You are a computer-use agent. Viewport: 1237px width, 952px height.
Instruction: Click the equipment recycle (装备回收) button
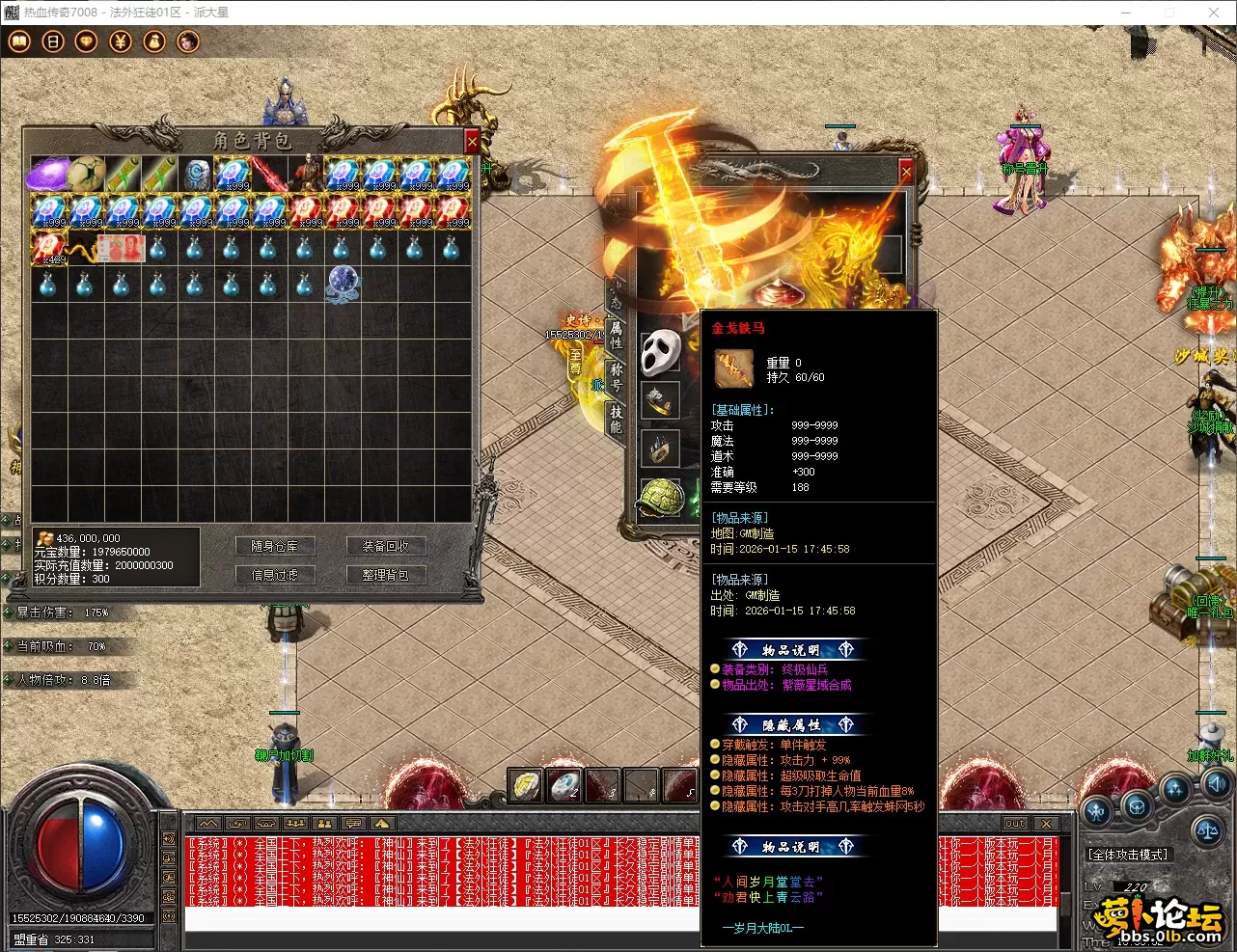(386, 546)
